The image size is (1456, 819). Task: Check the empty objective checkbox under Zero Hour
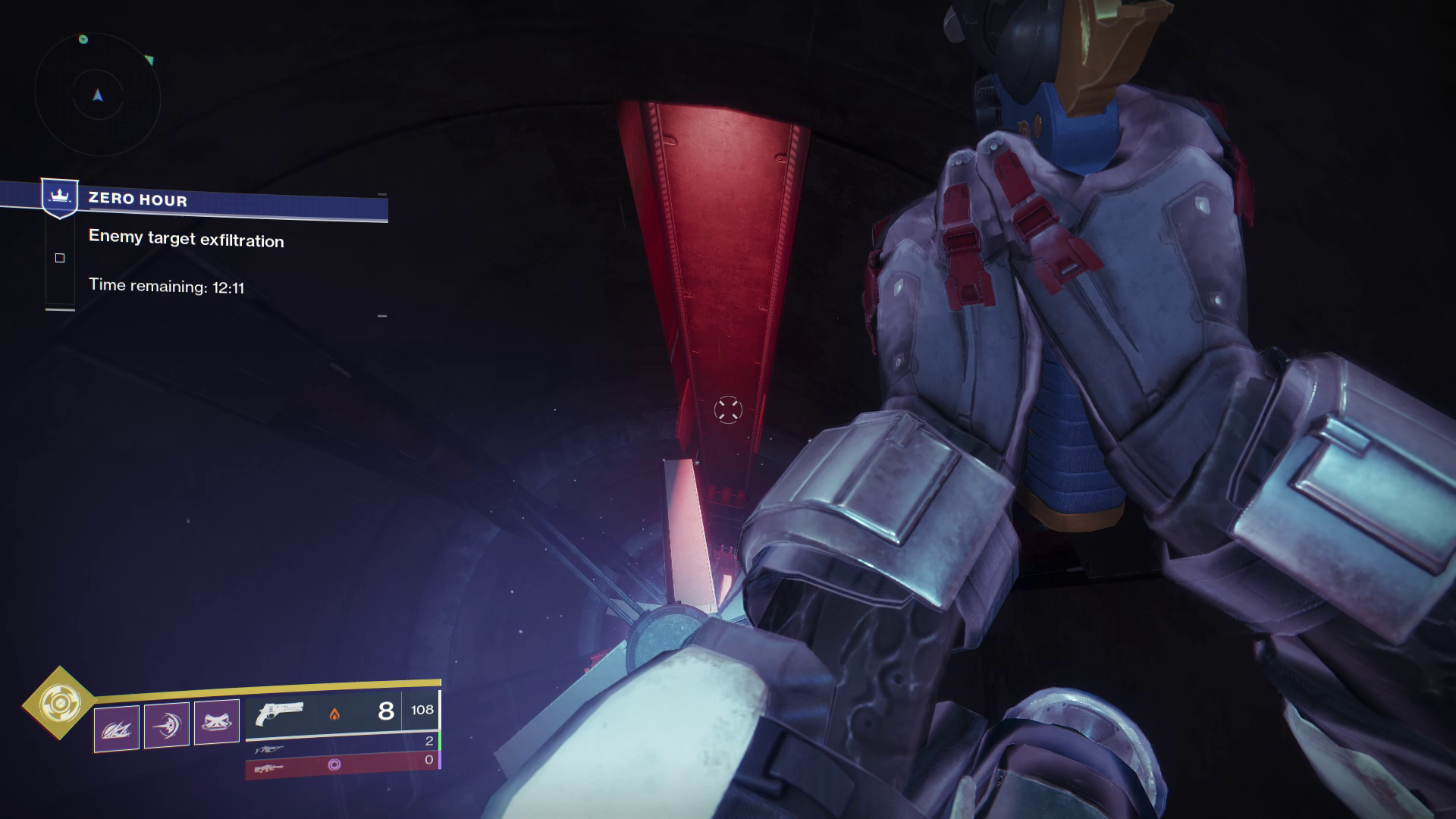(58, 259)
